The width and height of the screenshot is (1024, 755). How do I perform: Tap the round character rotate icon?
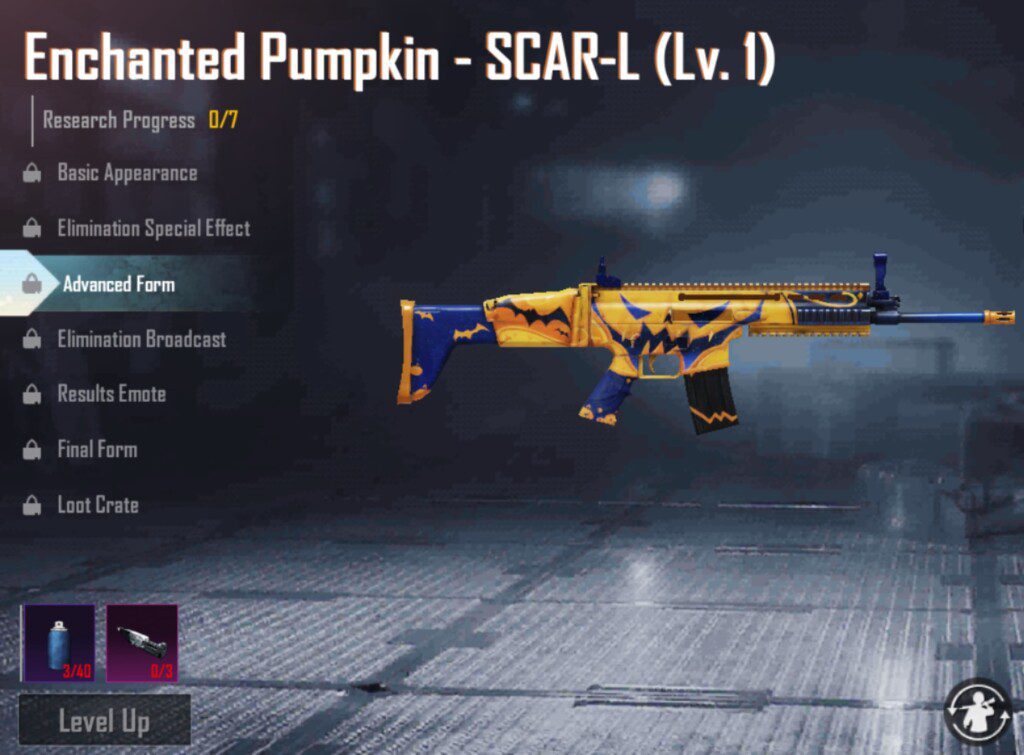pyautogui.click(x=978, y=710)
